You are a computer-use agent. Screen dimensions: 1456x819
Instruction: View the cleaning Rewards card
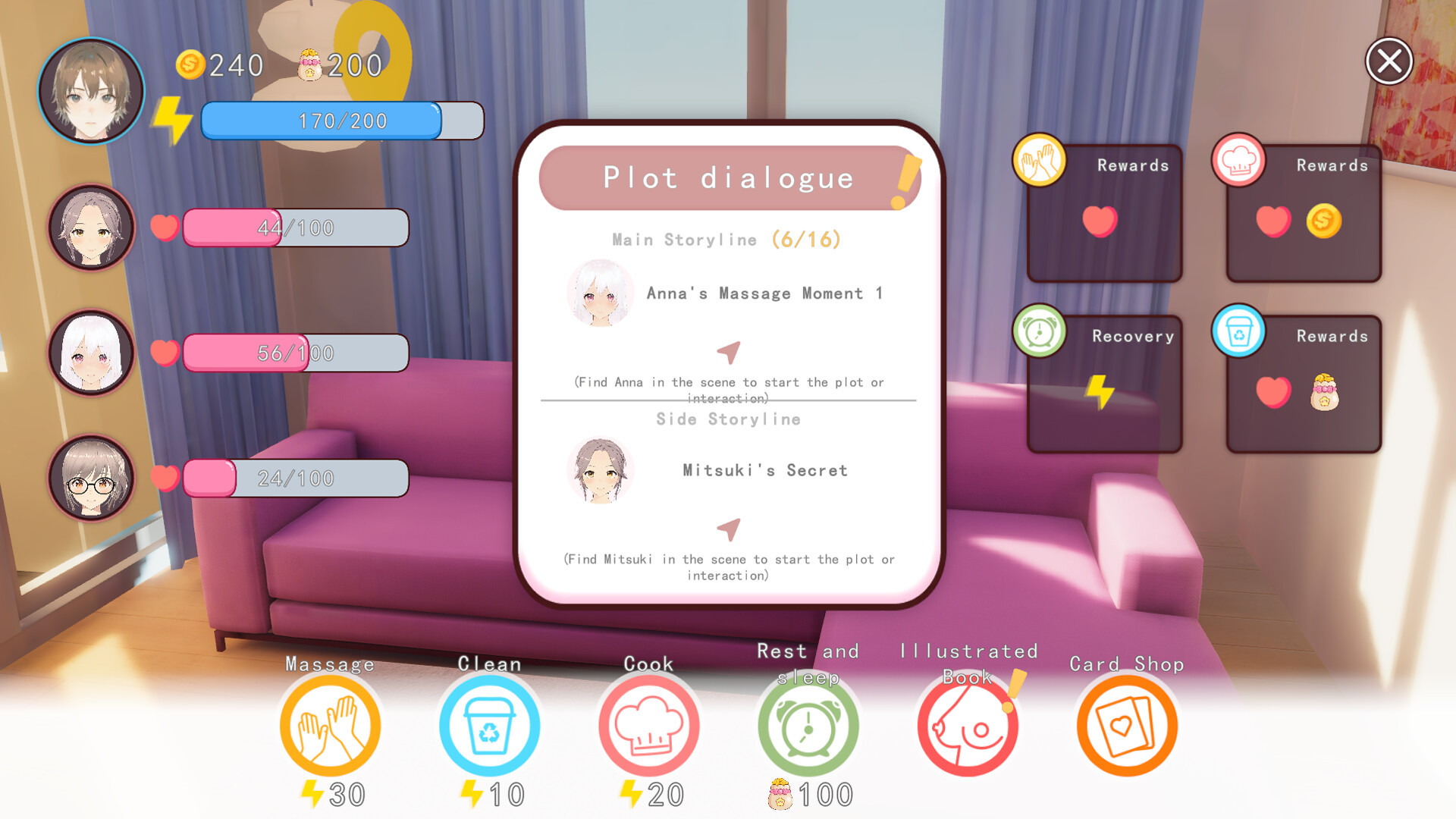[1303, 384]
